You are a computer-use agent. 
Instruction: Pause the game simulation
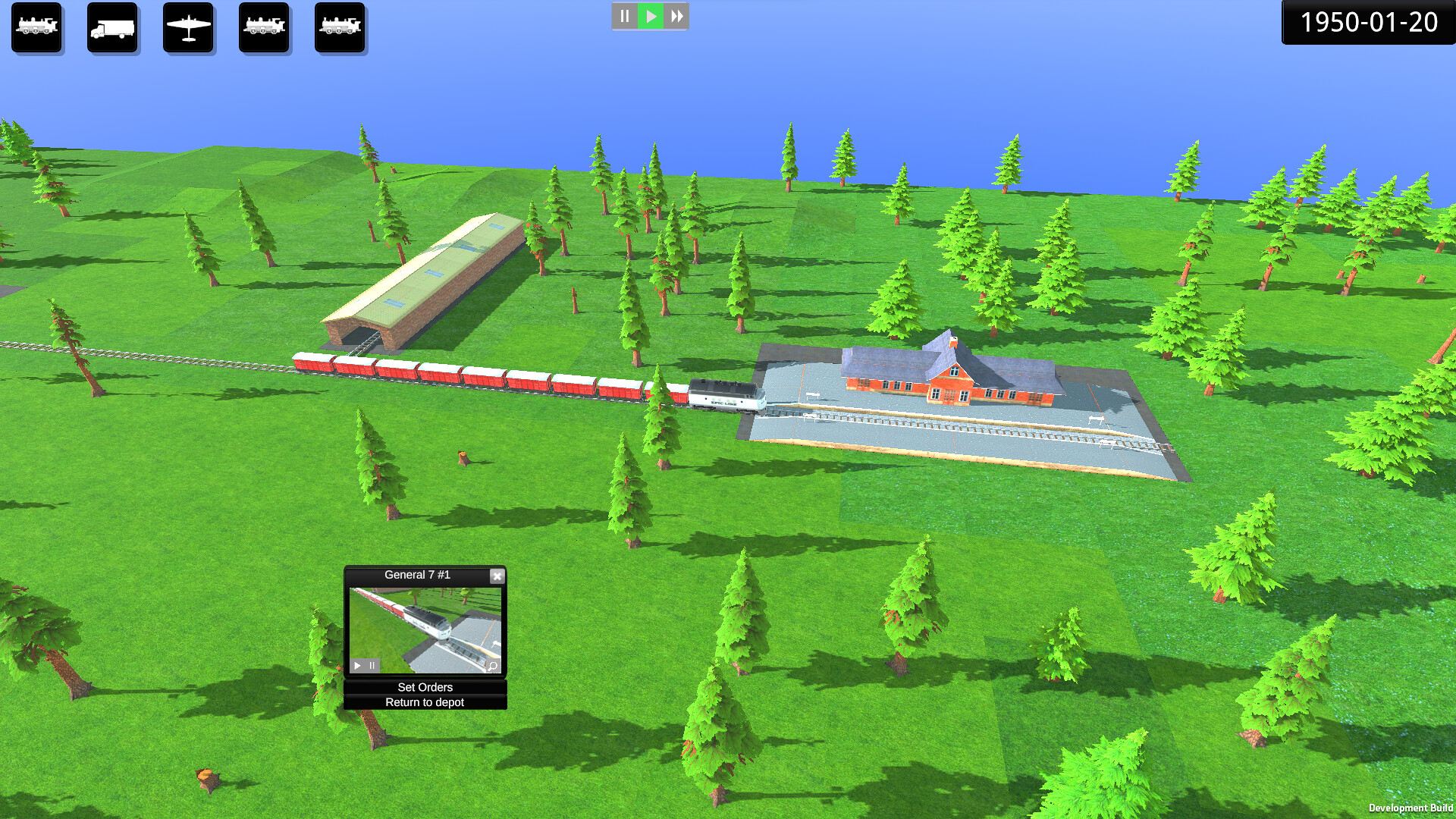click(x=624, y=15)
